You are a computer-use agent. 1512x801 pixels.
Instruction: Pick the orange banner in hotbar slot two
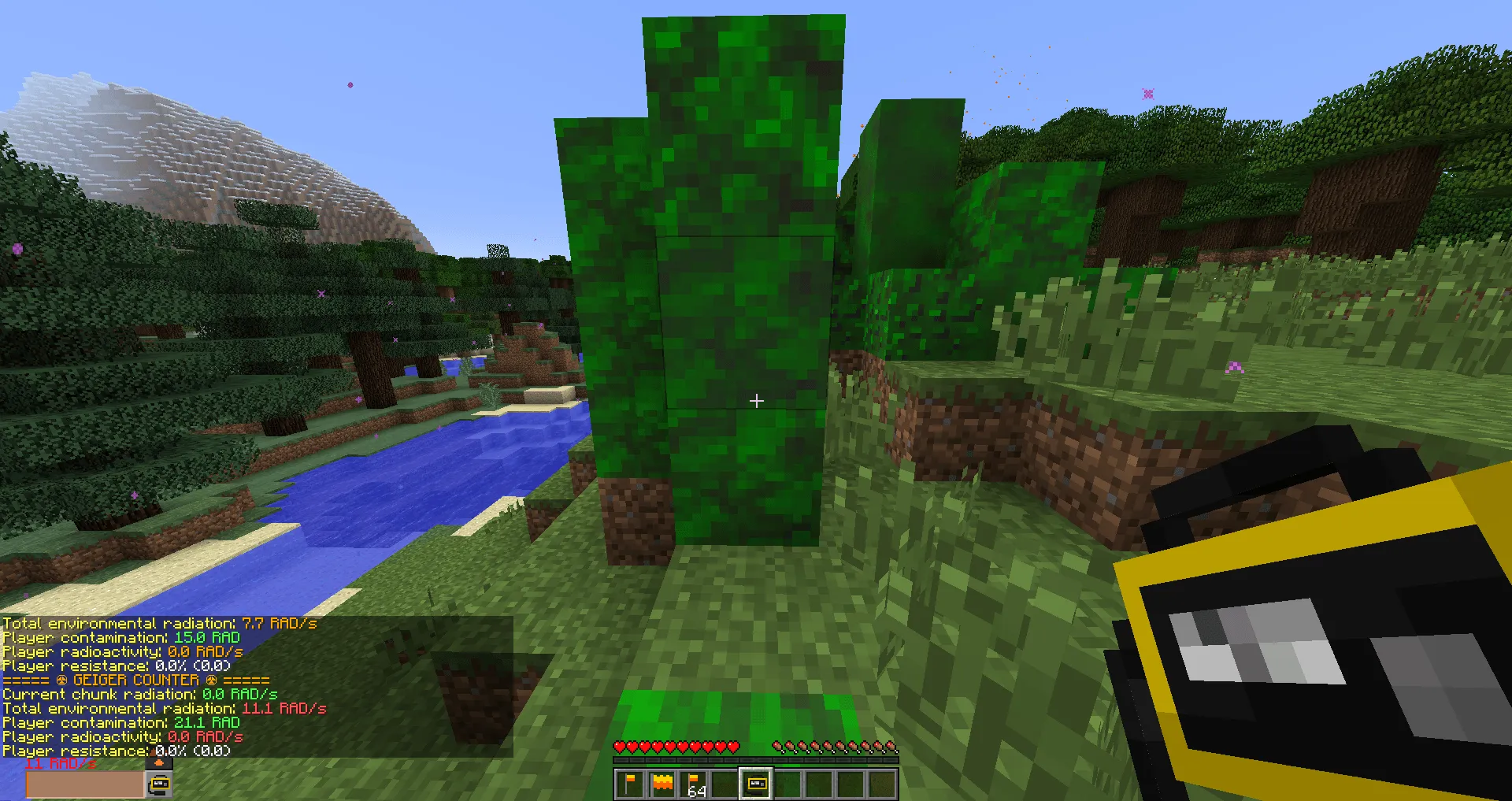[x=662, y=783]
